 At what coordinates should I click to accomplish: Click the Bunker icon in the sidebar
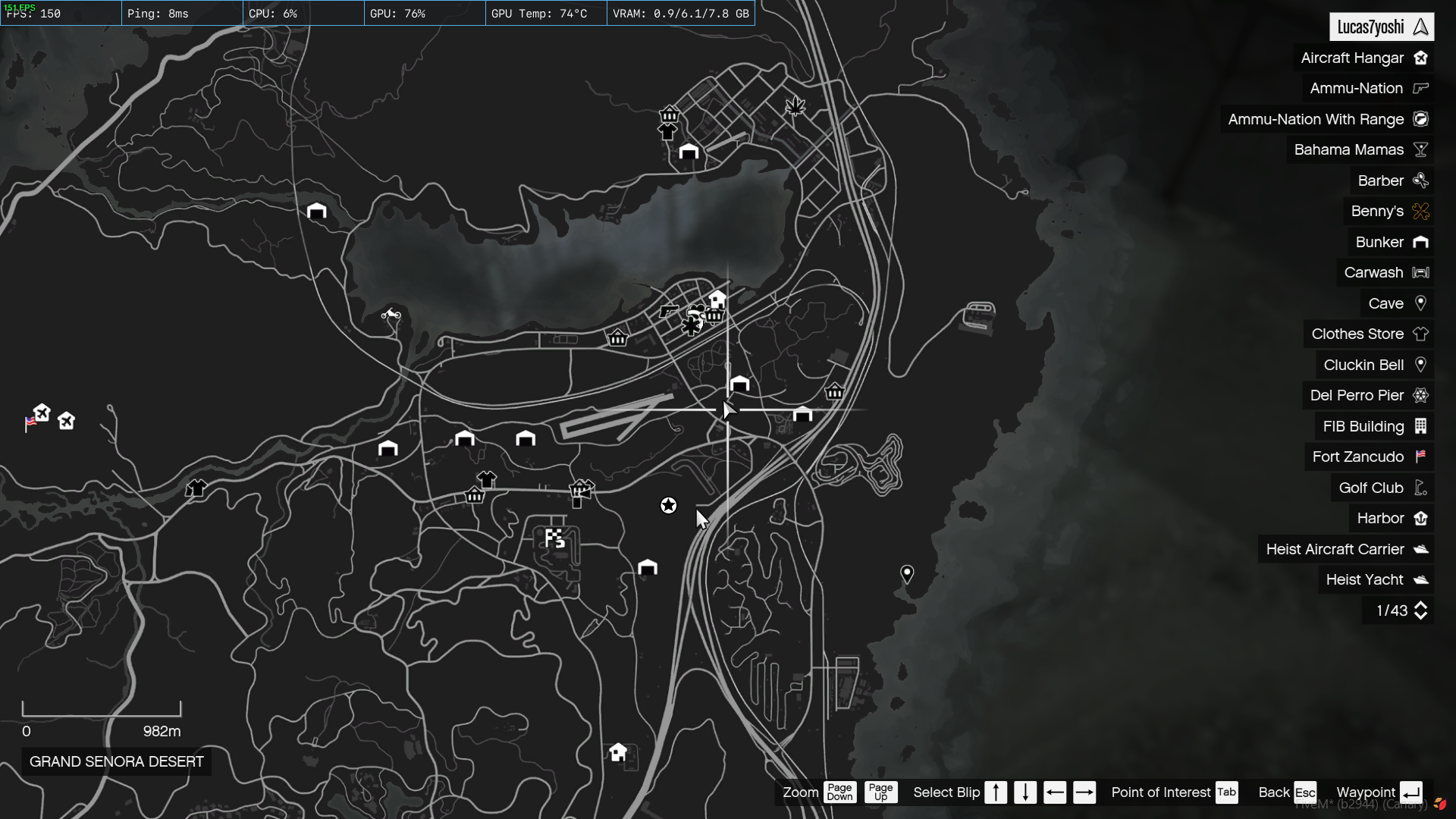pos(1421,242)
